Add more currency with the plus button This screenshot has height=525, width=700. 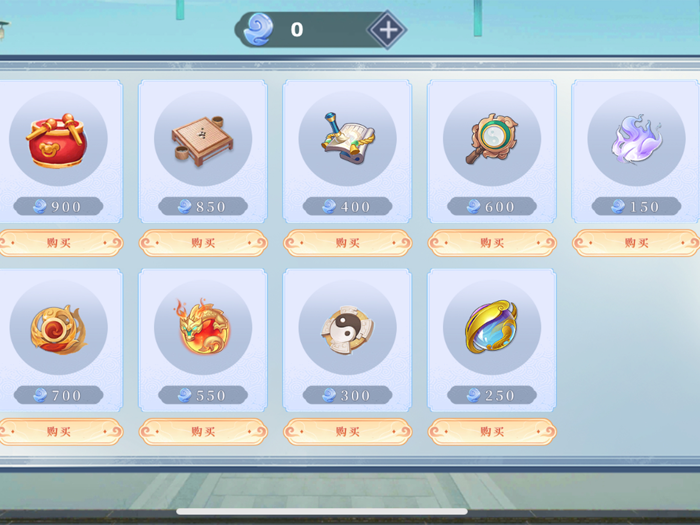pos(387,30)
